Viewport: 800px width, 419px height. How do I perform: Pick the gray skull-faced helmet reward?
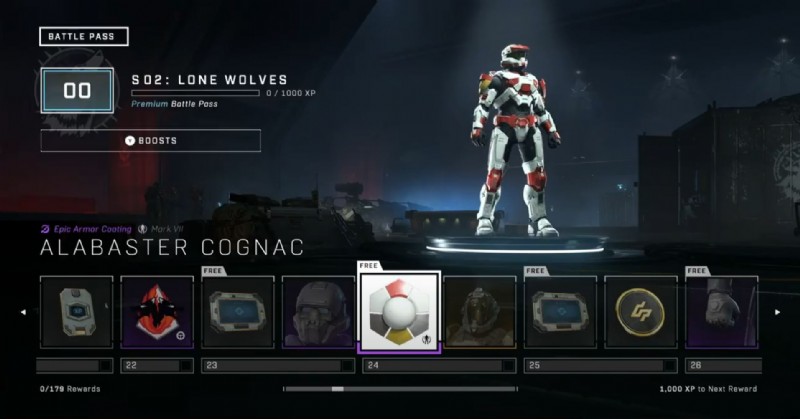(318, 312)
